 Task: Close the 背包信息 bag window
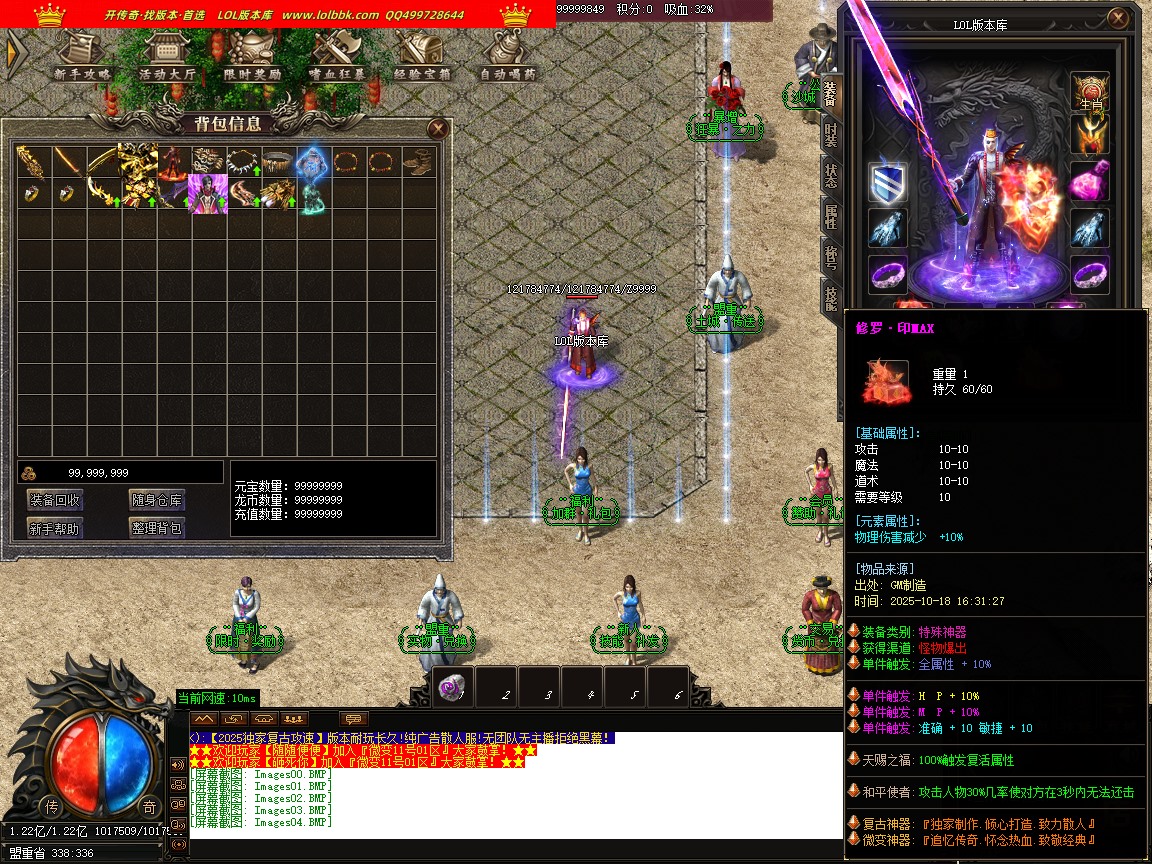coord(437,128)
